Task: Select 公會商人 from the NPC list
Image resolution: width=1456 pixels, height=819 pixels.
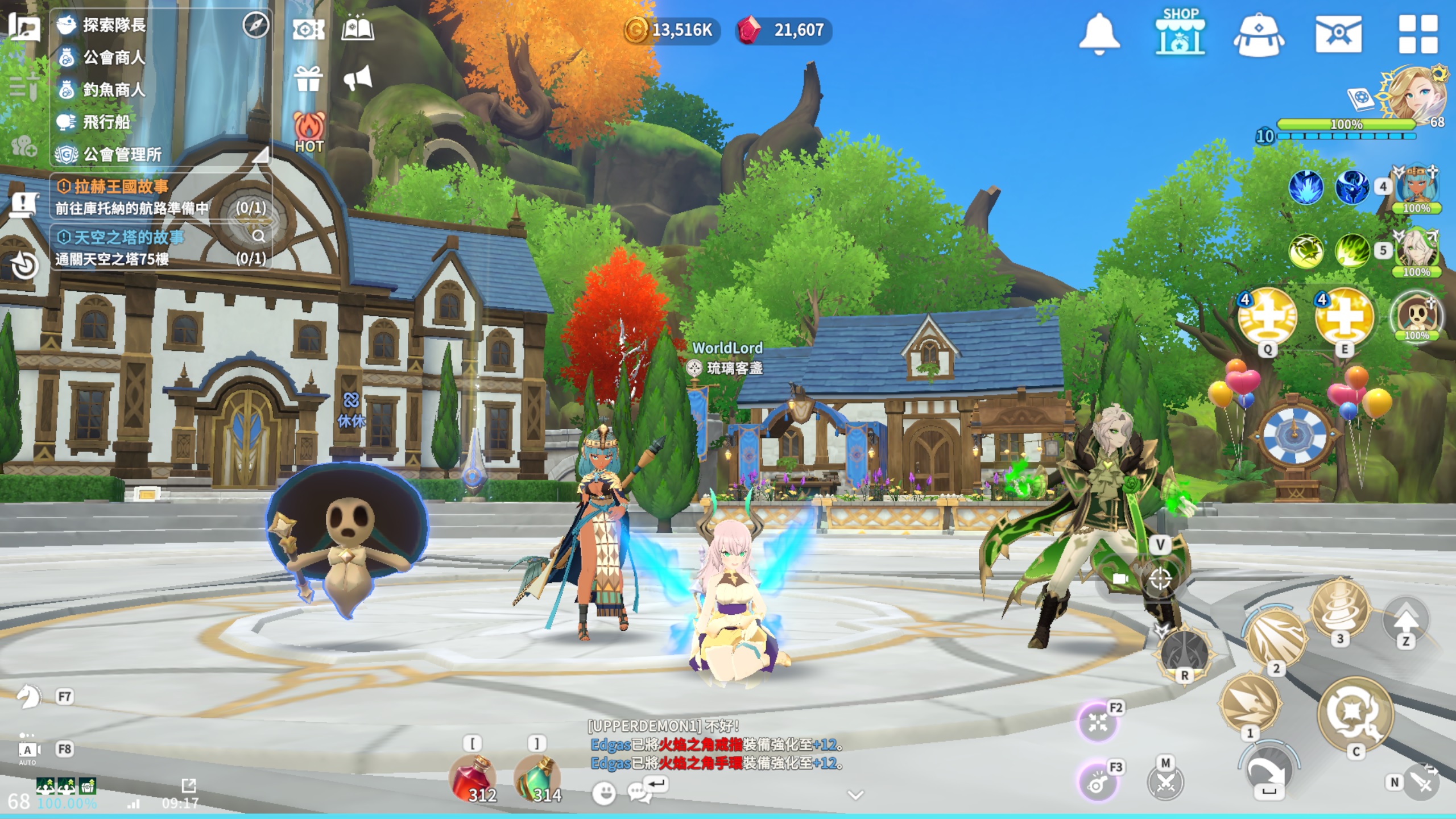Action: 114,57
